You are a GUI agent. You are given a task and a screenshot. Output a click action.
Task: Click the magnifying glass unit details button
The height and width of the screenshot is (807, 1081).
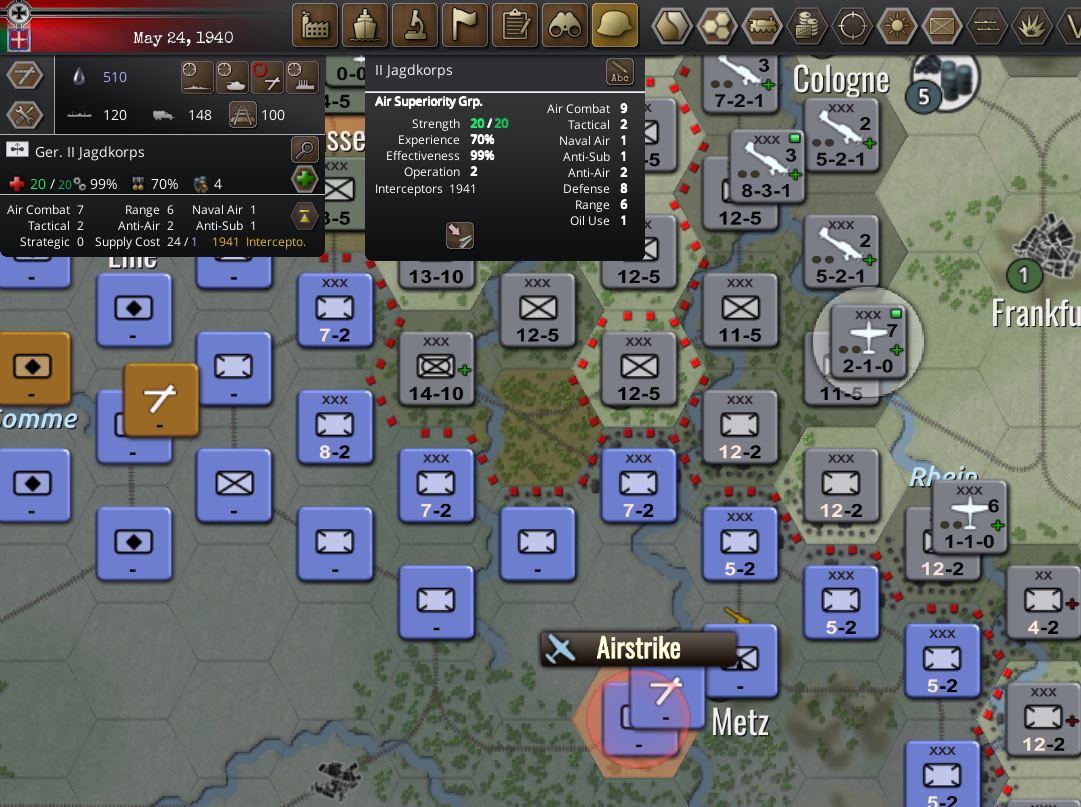(304, 151)
